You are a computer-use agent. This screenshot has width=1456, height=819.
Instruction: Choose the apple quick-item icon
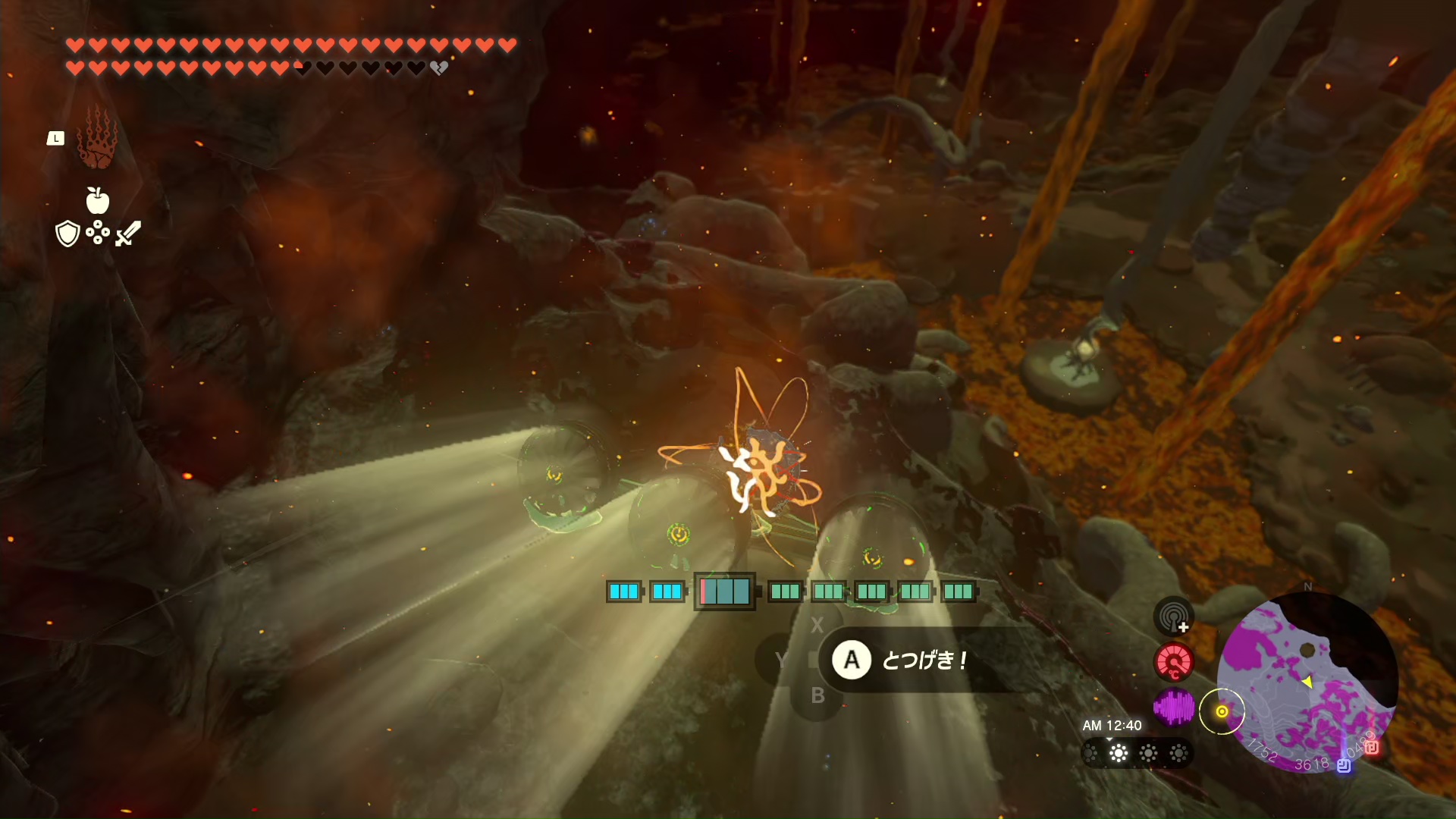(97, 201)
